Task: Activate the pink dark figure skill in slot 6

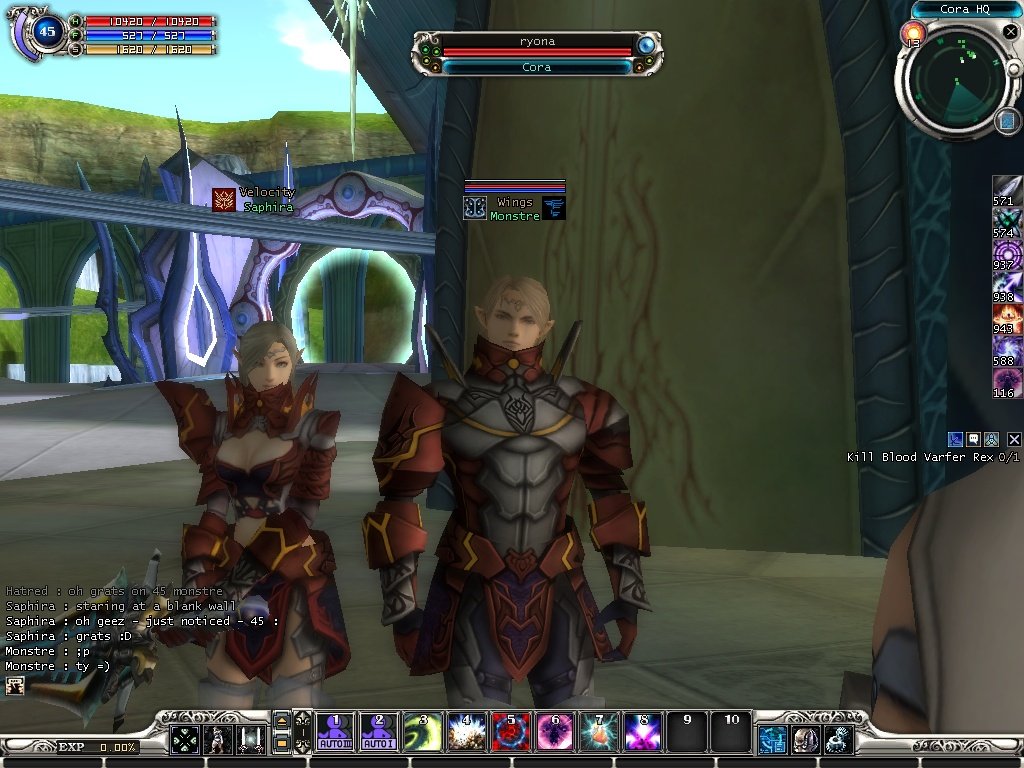Action: (554, 732)
